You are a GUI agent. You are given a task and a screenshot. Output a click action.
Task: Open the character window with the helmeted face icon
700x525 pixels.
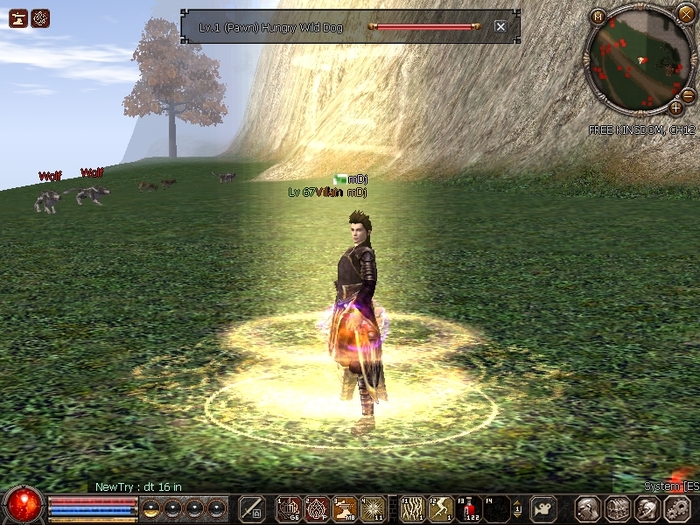point(588,508)
